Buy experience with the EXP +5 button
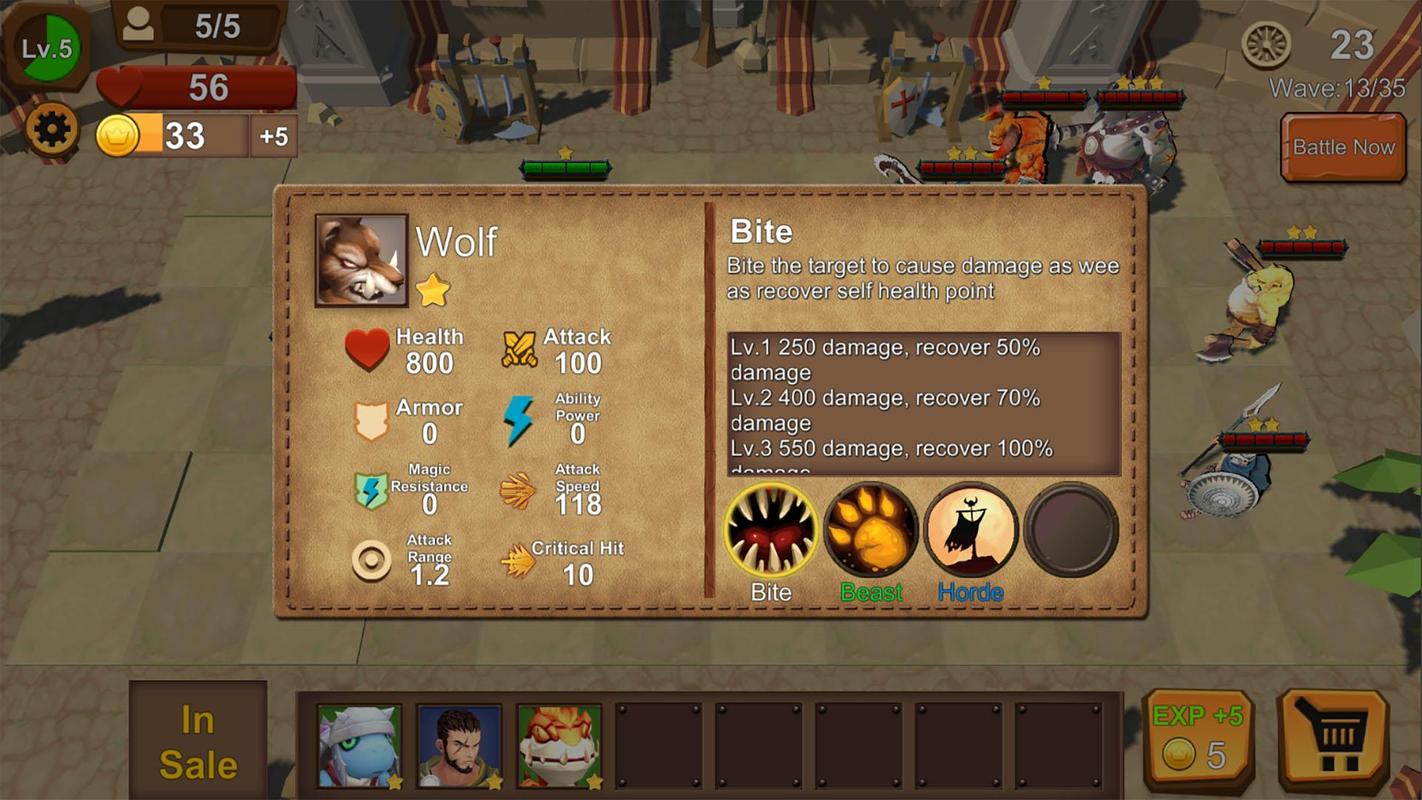 point(1197,738)
